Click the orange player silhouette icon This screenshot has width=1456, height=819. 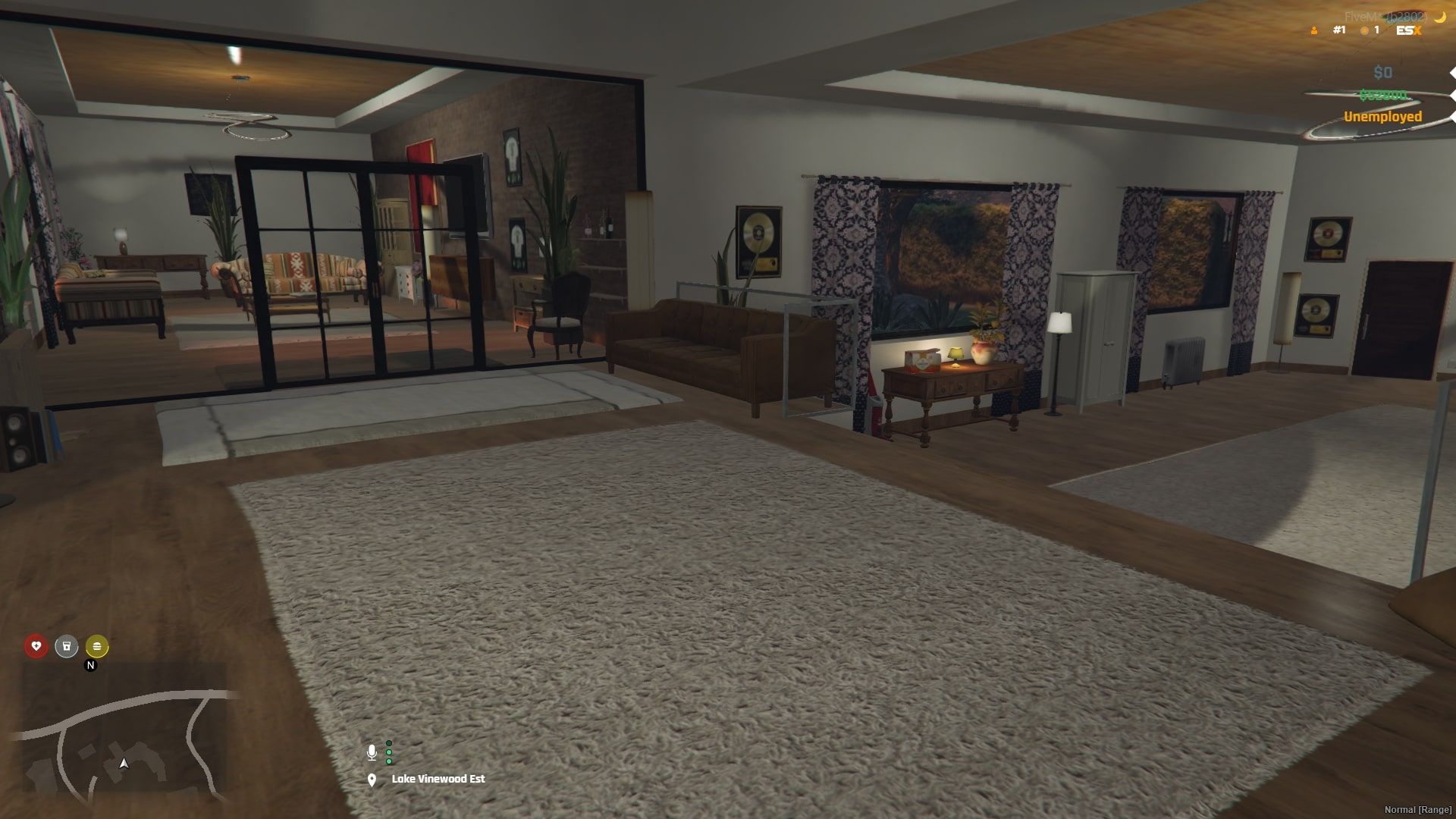(1314, 30)
